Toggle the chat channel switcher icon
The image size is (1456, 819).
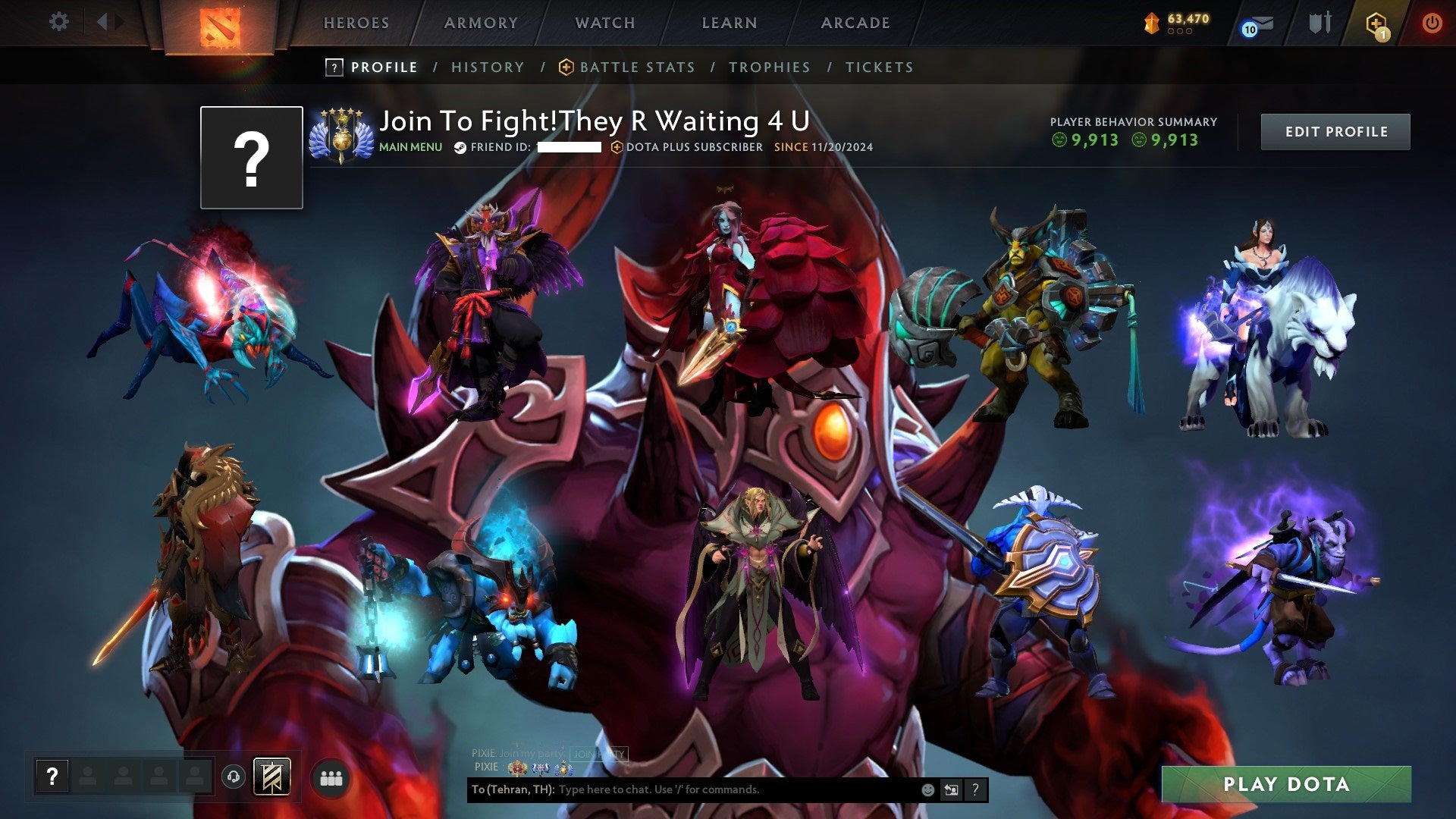pos(950,789)
